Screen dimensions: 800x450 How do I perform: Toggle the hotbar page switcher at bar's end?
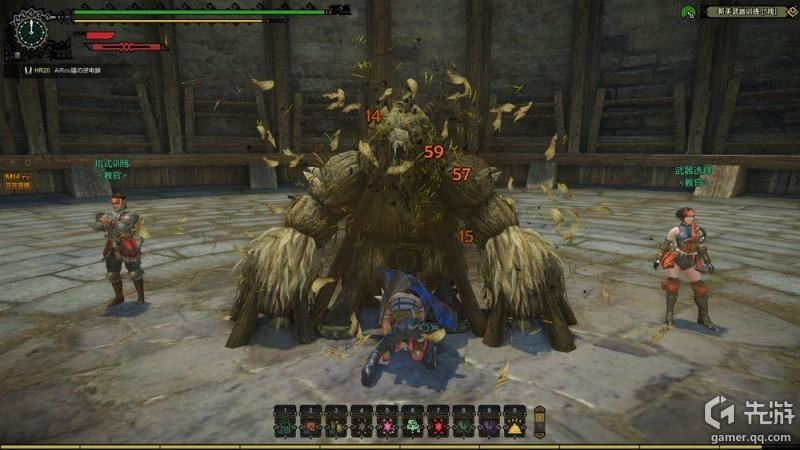pyautogui.click(x=540, y=421)
